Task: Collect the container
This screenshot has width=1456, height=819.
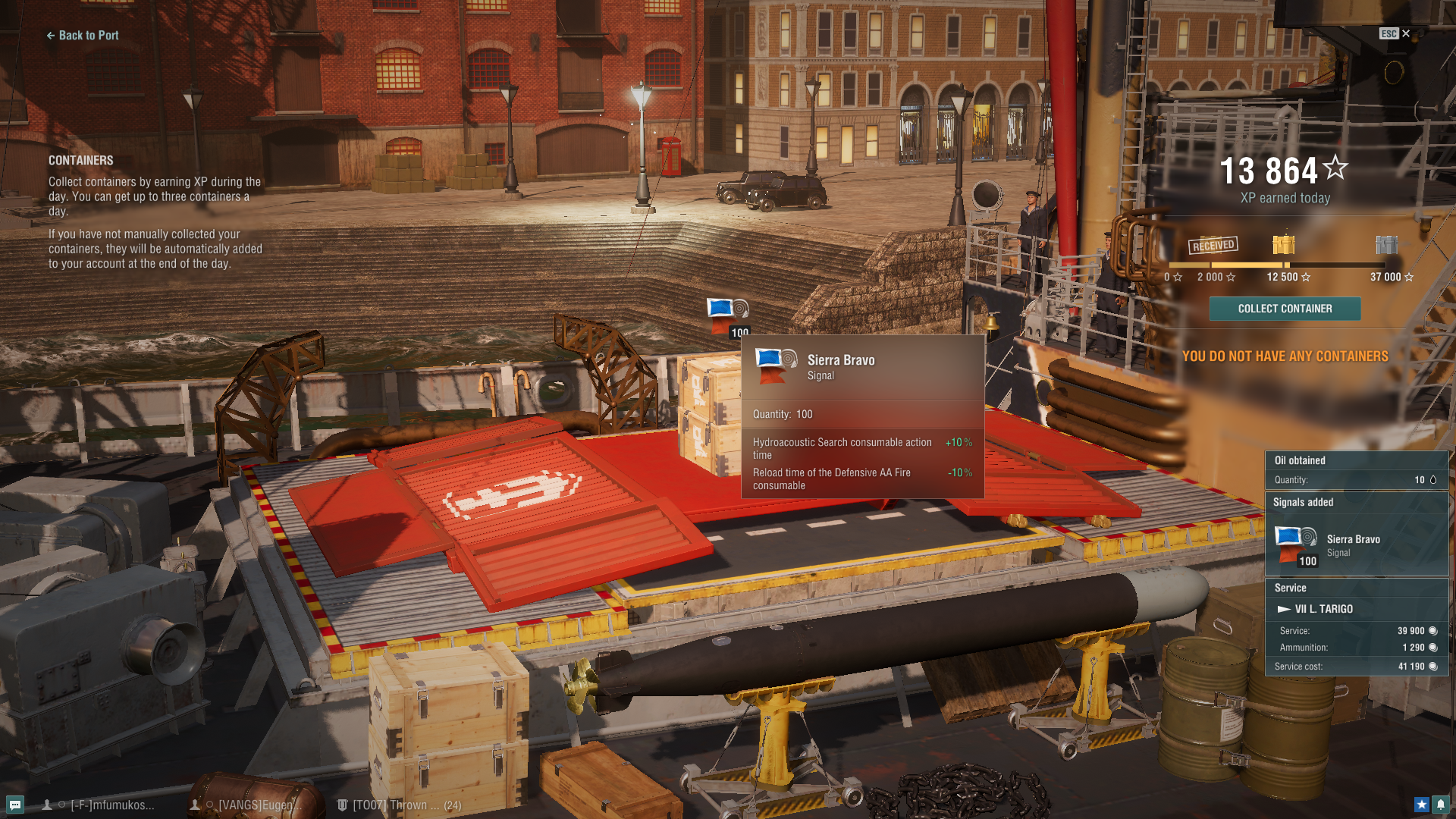Action: pos(1285,309)
